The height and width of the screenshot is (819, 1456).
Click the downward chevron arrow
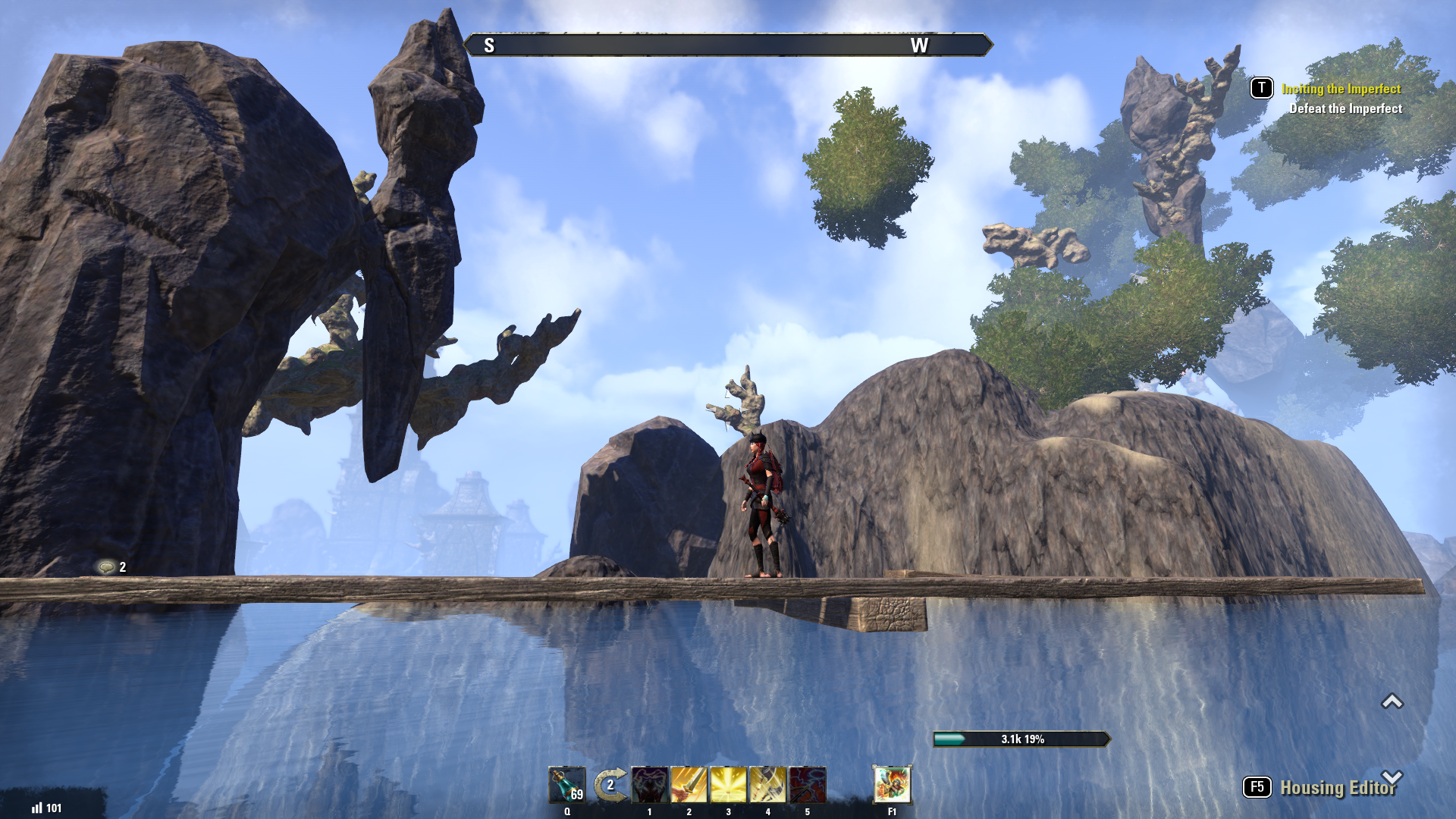pos(1392,777)
